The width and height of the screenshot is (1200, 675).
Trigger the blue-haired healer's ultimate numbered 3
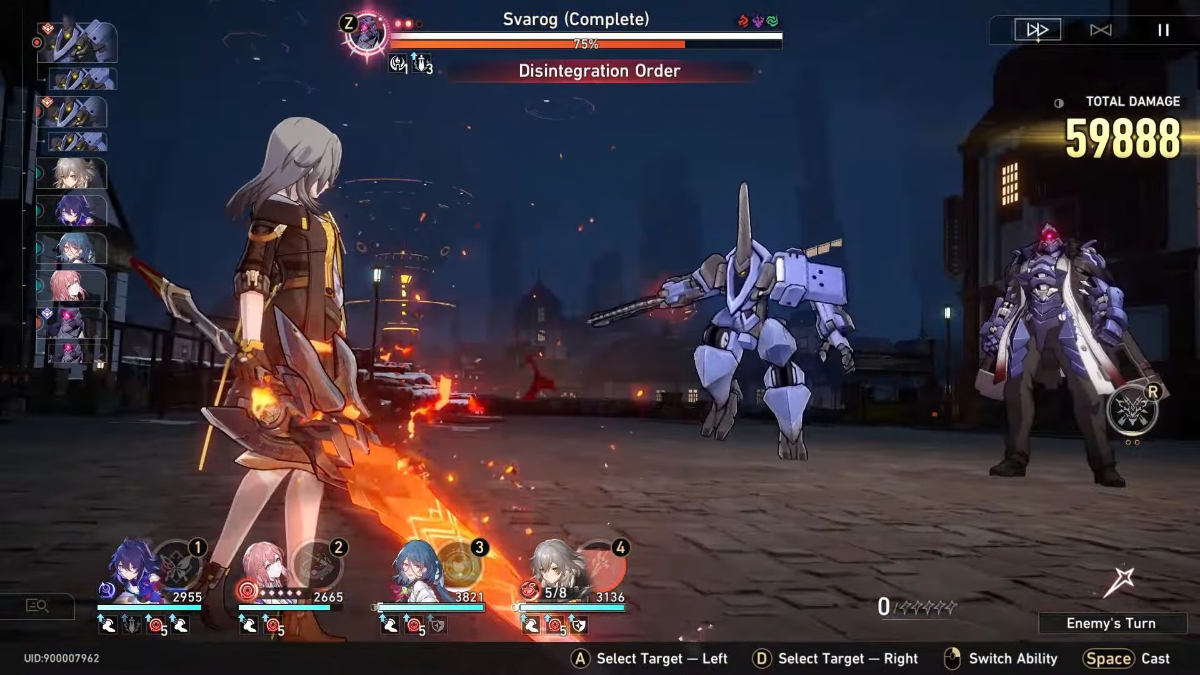(461, 565)
